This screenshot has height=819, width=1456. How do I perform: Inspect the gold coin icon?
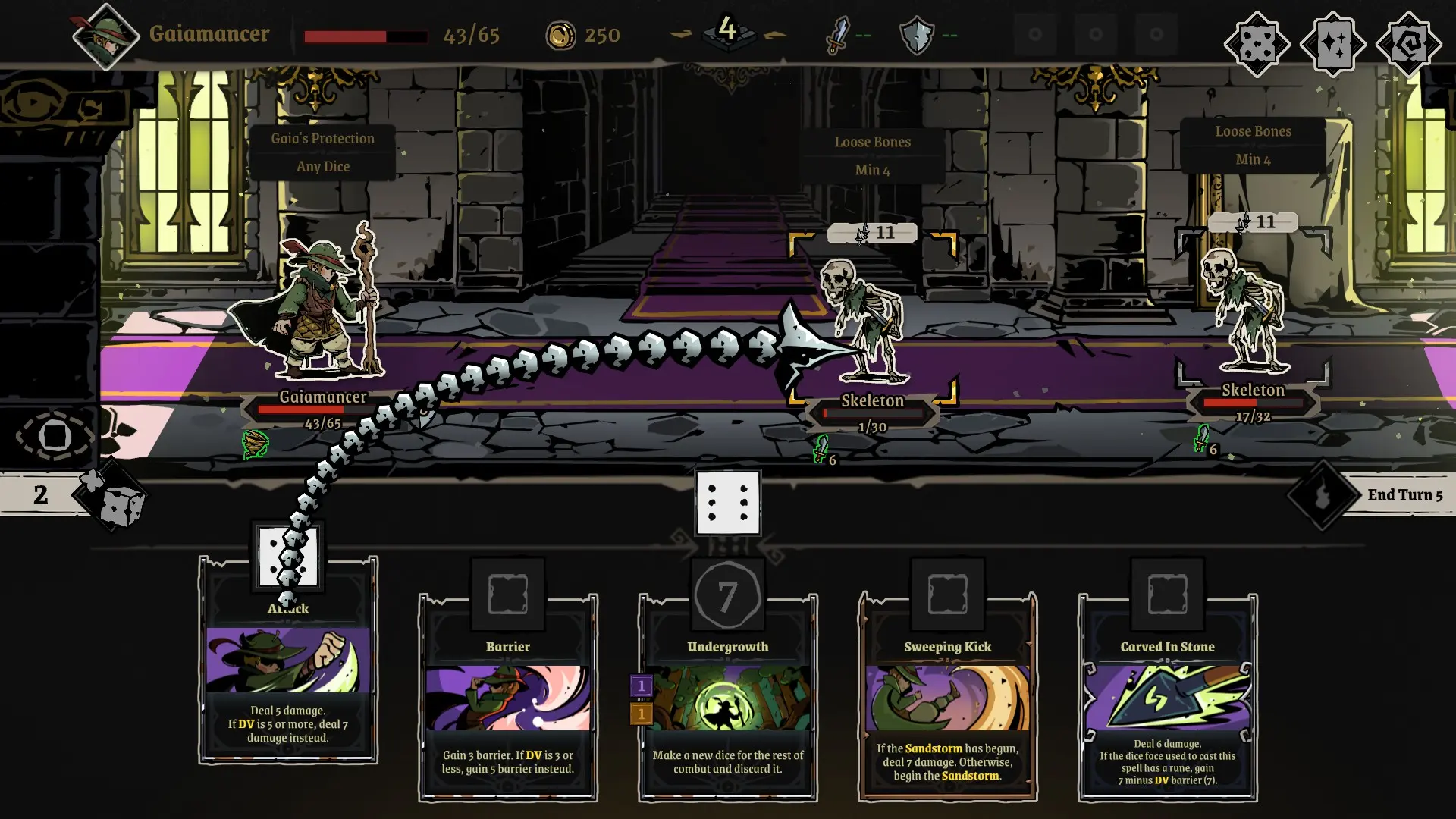pos(561,35)
